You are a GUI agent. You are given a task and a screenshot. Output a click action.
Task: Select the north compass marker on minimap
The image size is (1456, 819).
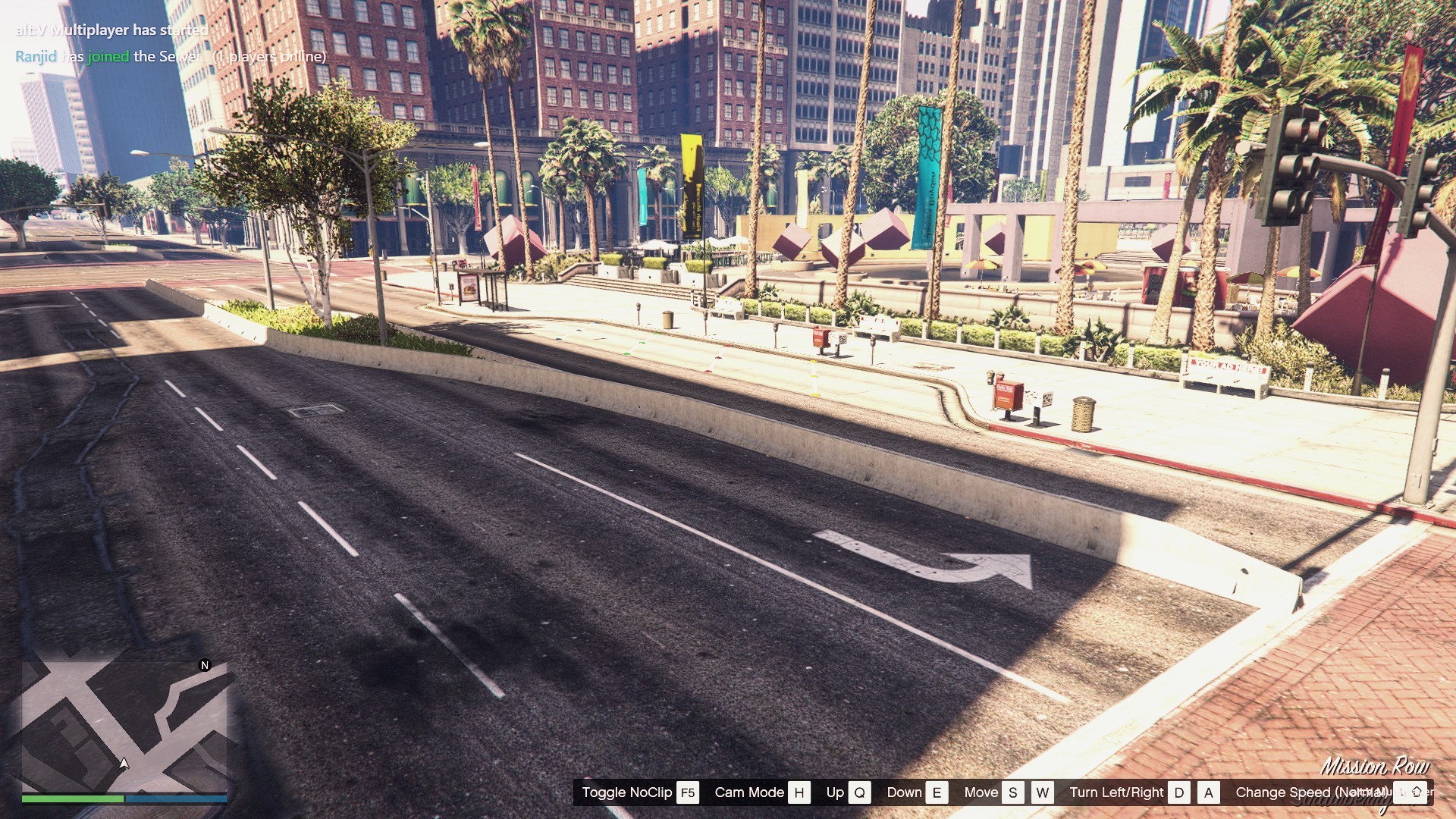pos(204,665)
